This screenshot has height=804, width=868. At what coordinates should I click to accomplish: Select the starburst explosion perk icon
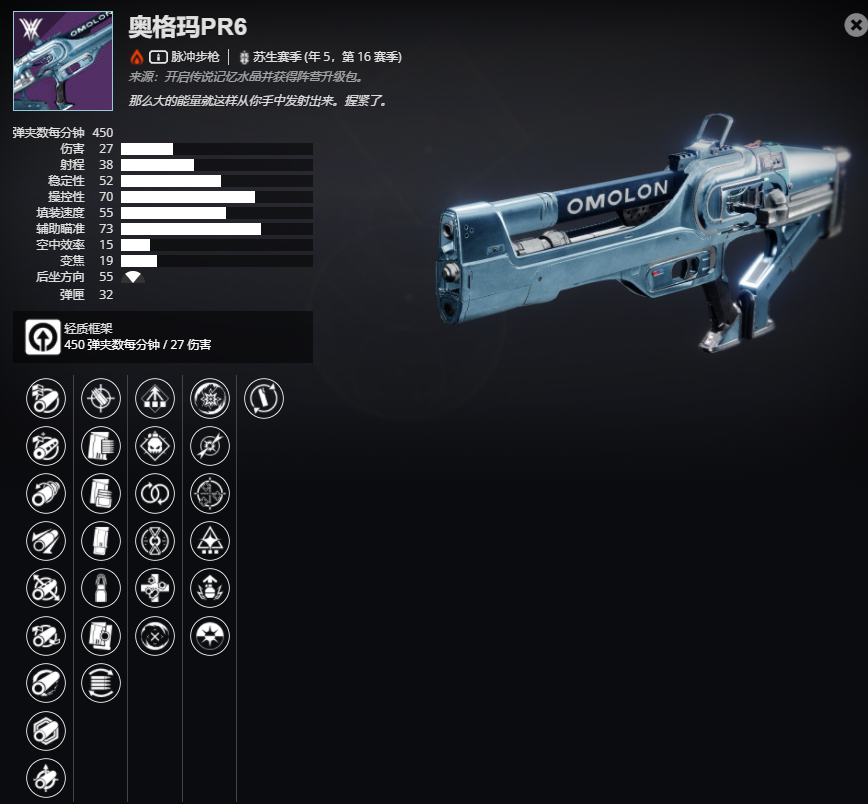210,397
